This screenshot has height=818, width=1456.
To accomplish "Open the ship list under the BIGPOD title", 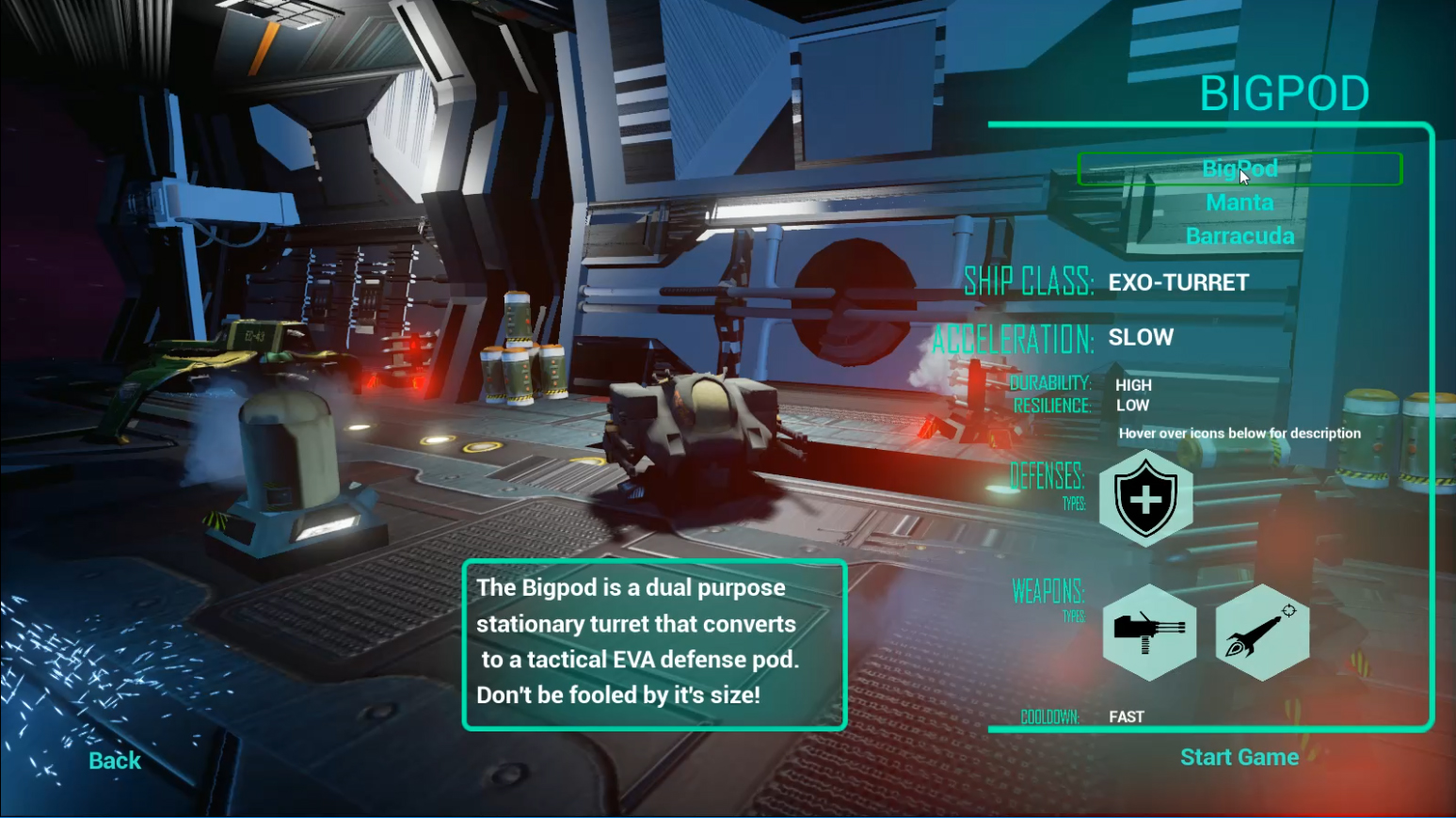I will click(x=1240, y=169).
